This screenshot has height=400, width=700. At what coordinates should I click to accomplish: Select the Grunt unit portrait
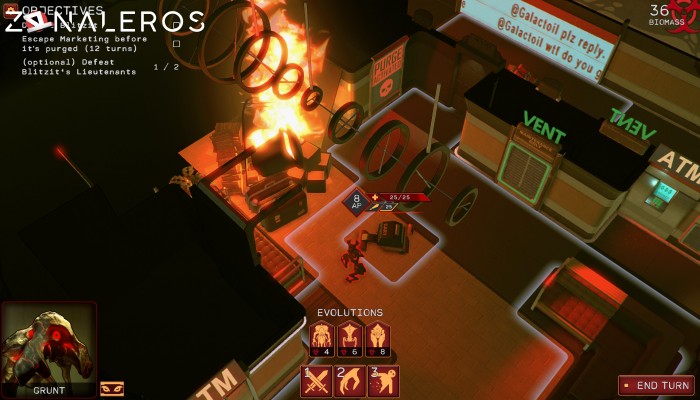tap(48, 347)
